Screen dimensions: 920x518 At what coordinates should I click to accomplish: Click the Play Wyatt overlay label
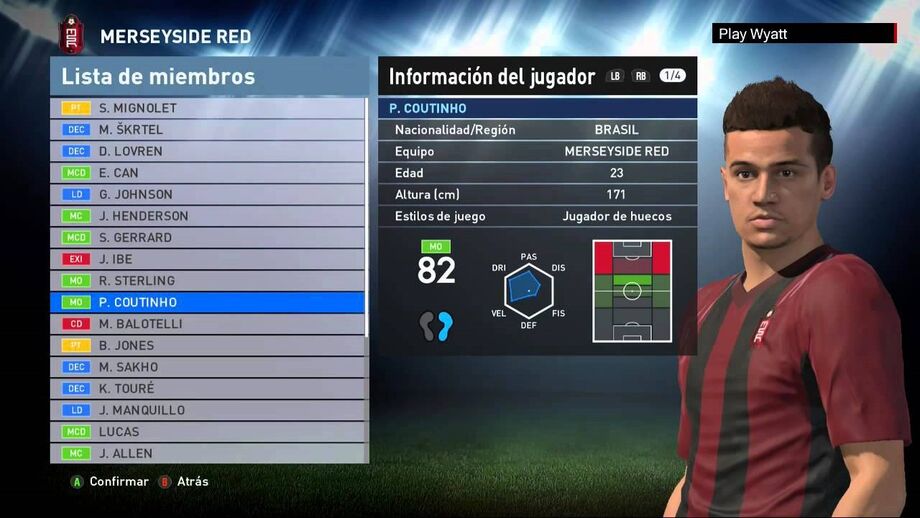803,34
